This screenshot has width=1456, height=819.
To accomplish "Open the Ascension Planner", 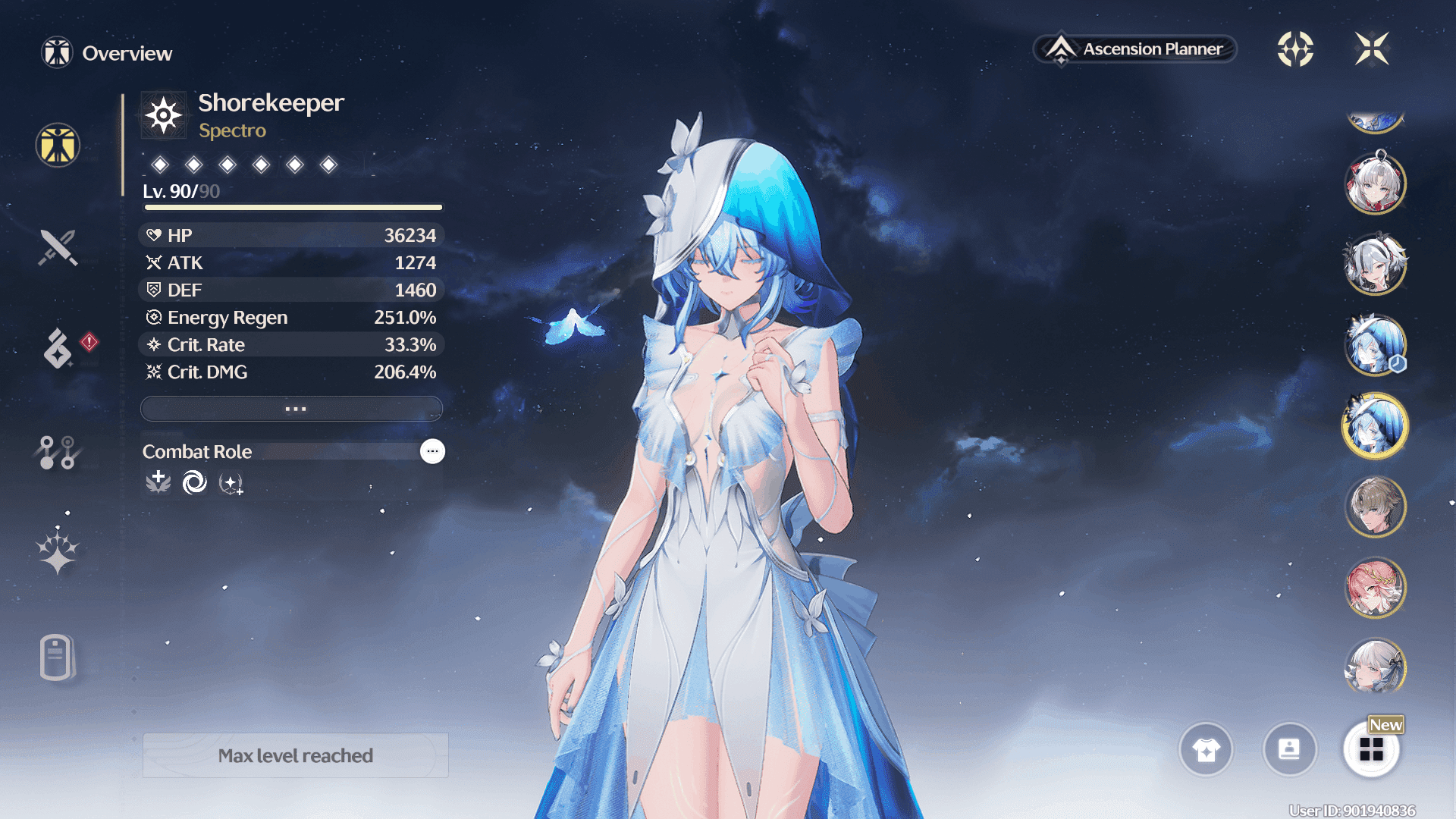I will click(1135, 49).
